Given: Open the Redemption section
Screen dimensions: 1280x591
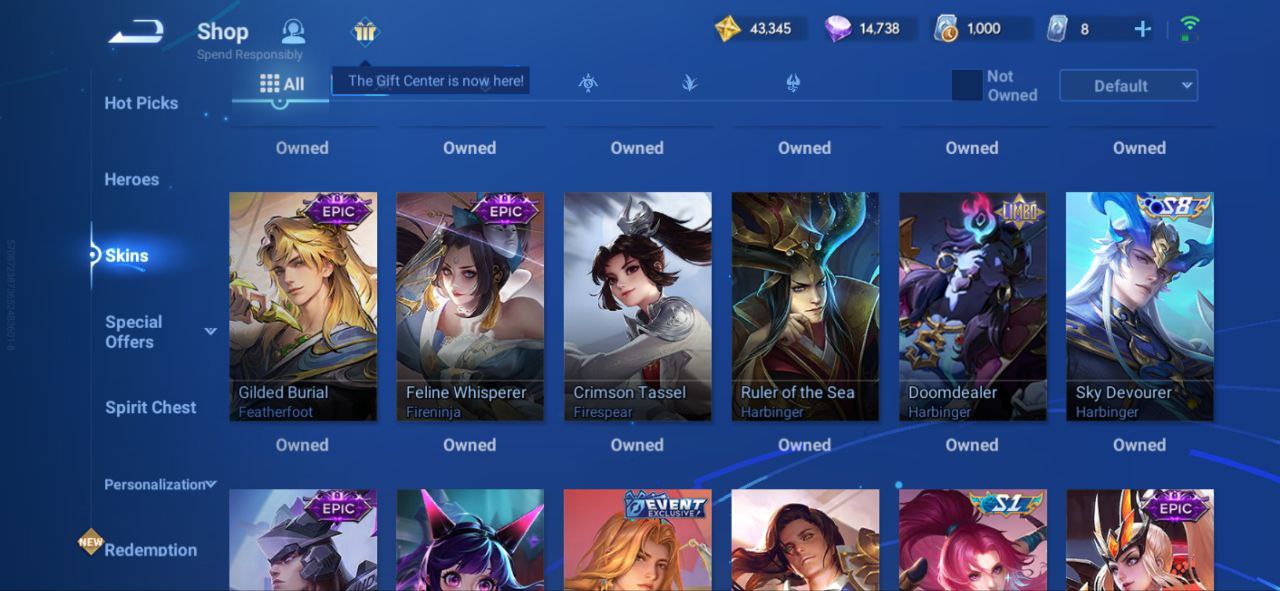Looking at the screenshot, I should [x=150, y=549].
